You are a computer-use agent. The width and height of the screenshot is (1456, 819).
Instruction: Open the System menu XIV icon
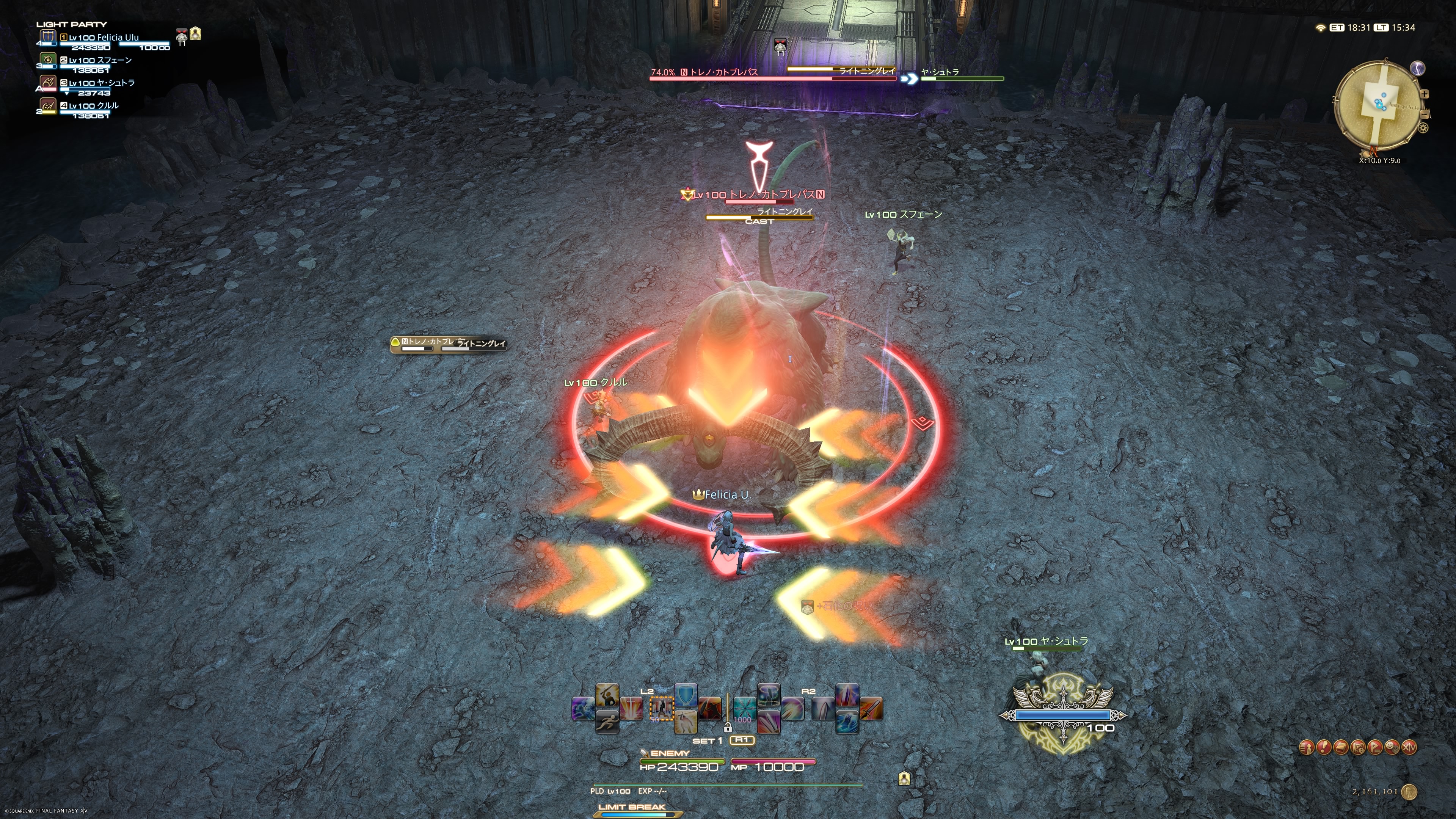1410,748
